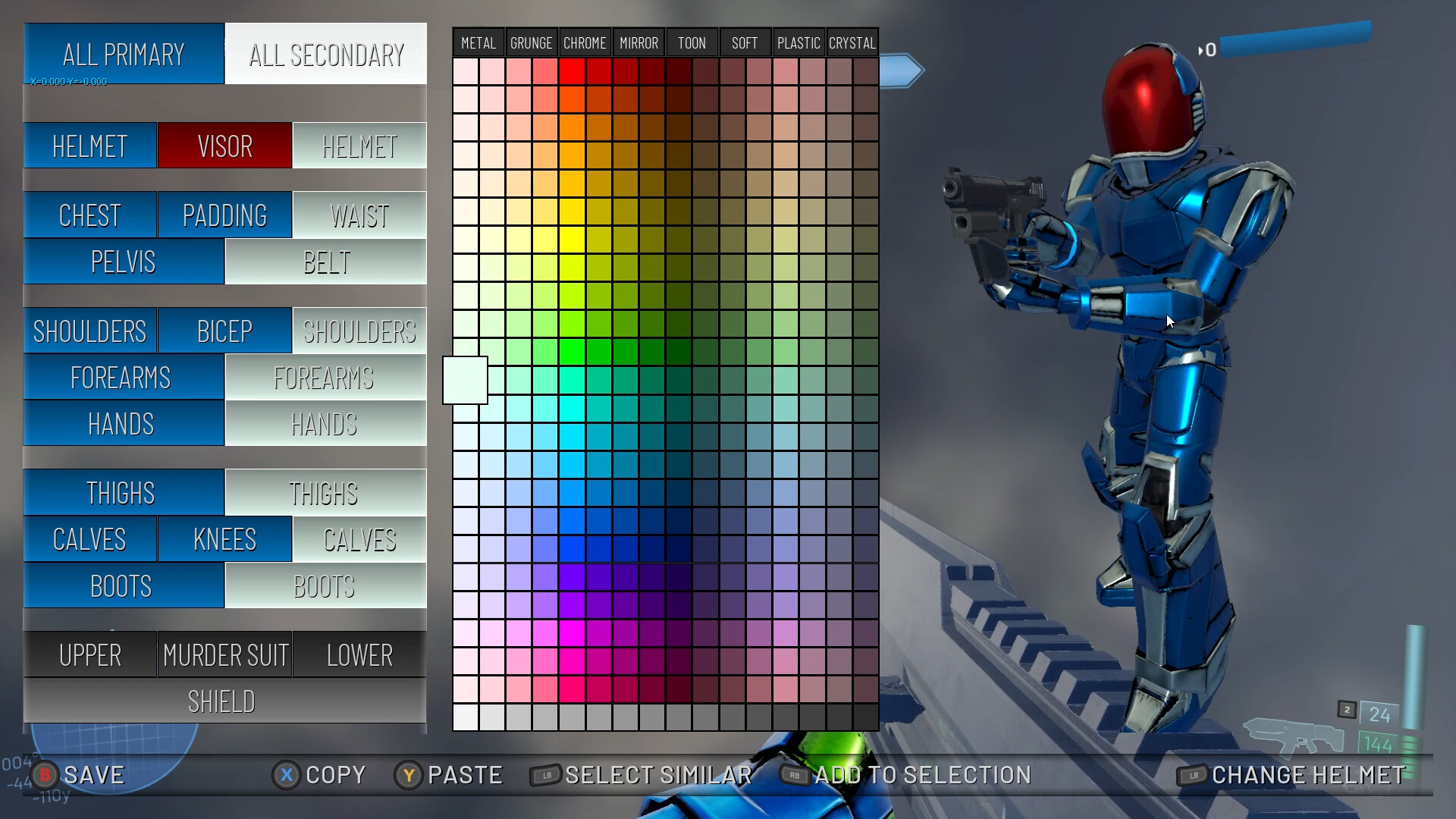Click the LB icon next to Change Helmet

pos(1193,775)
